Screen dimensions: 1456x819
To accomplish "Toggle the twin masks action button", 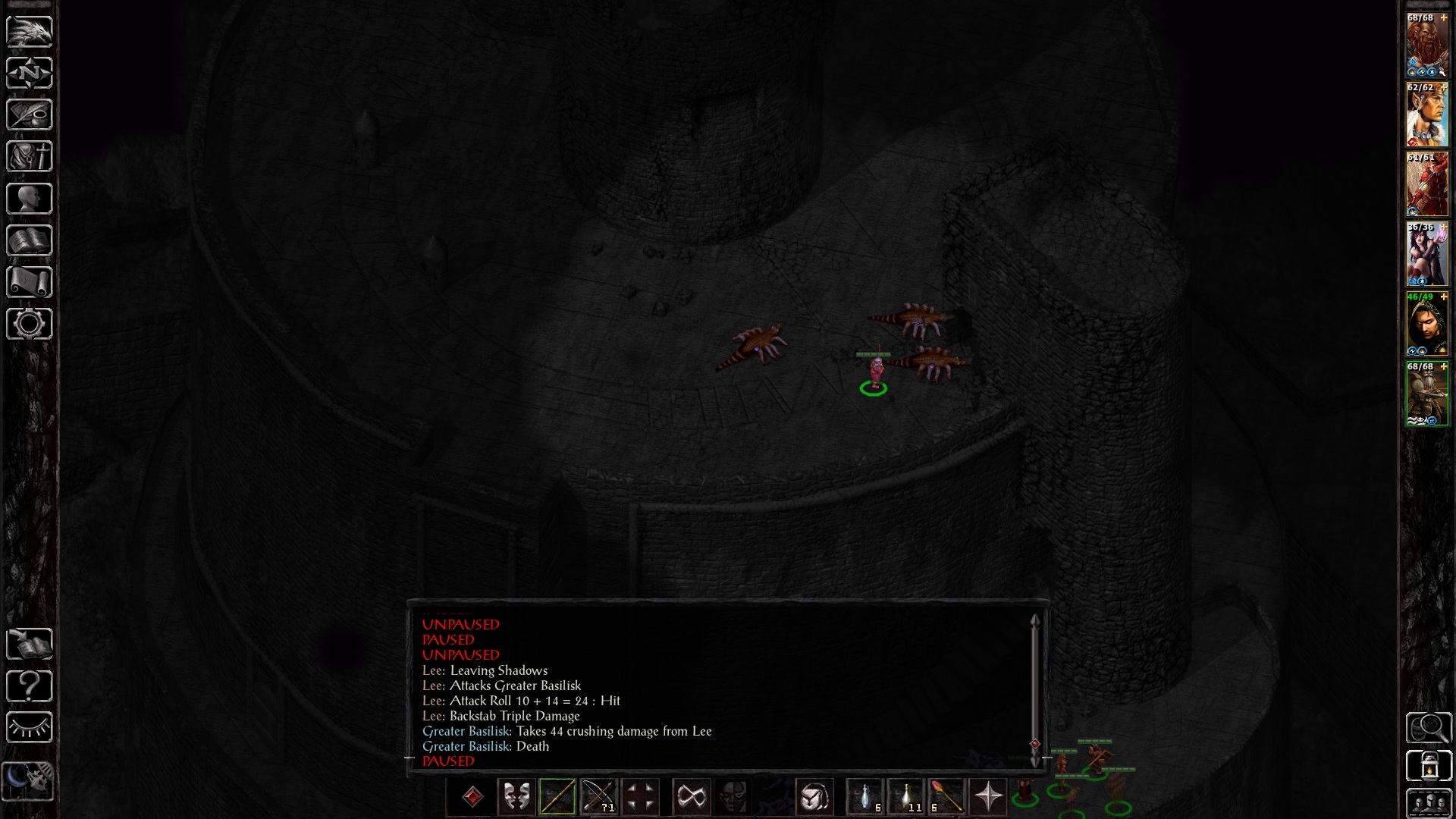I will click(x=516, y=797).
